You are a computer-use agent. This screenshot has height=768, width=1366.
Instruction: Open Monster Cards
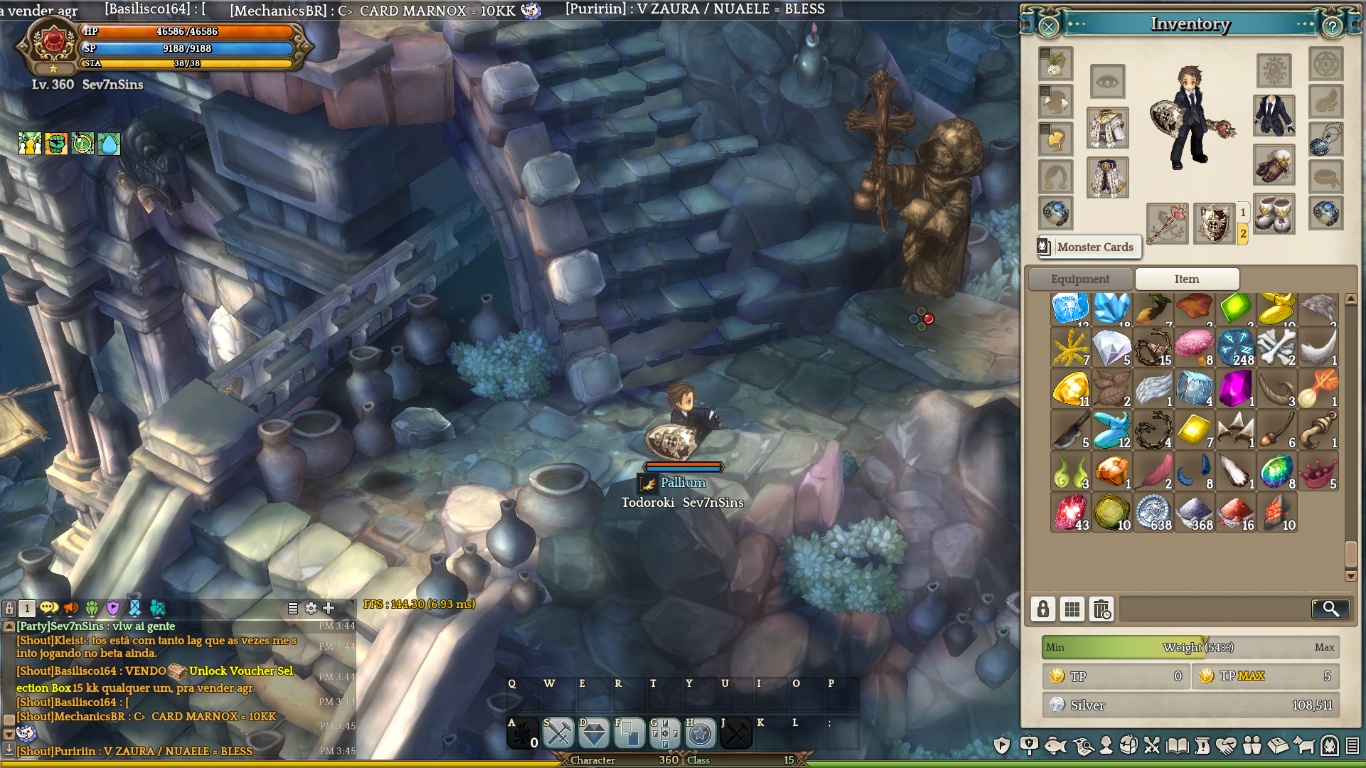click(x=1086, y=247)
